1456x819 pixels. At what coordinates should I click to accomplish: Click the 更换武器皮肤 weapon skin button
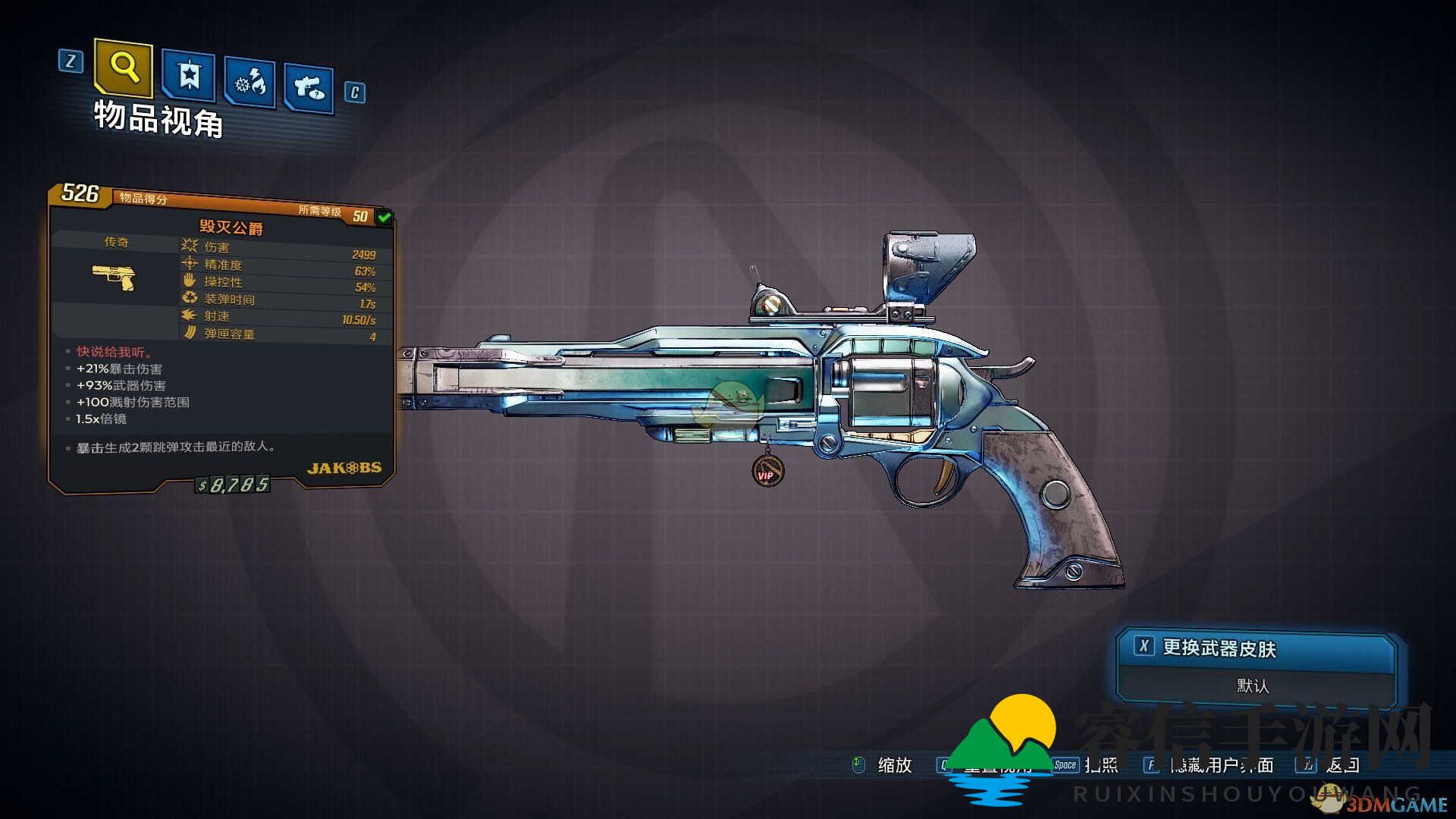pos(1218,648)
